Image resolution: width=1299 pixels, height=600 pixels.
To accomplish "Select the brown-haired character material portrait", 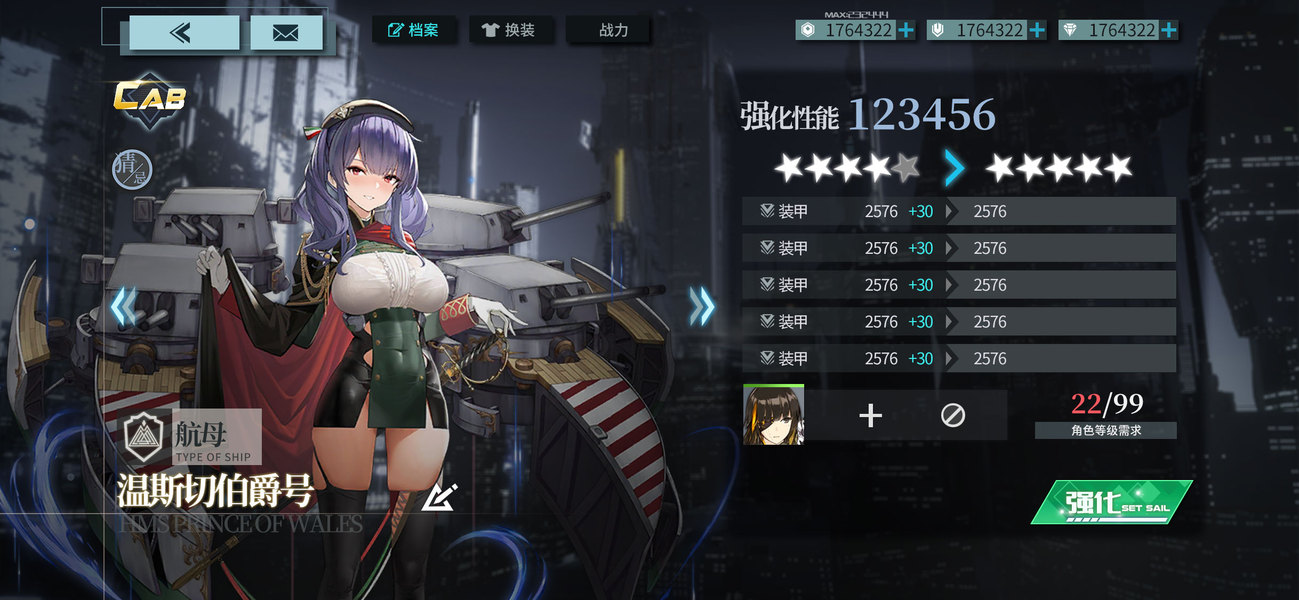I will tap(773, 414).
